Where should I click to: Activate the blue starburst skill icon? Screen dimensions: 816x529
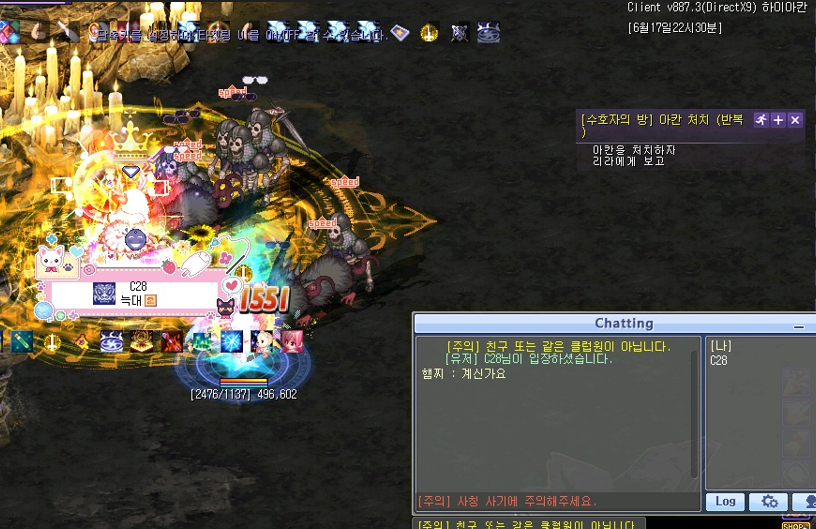pos(233,341)
